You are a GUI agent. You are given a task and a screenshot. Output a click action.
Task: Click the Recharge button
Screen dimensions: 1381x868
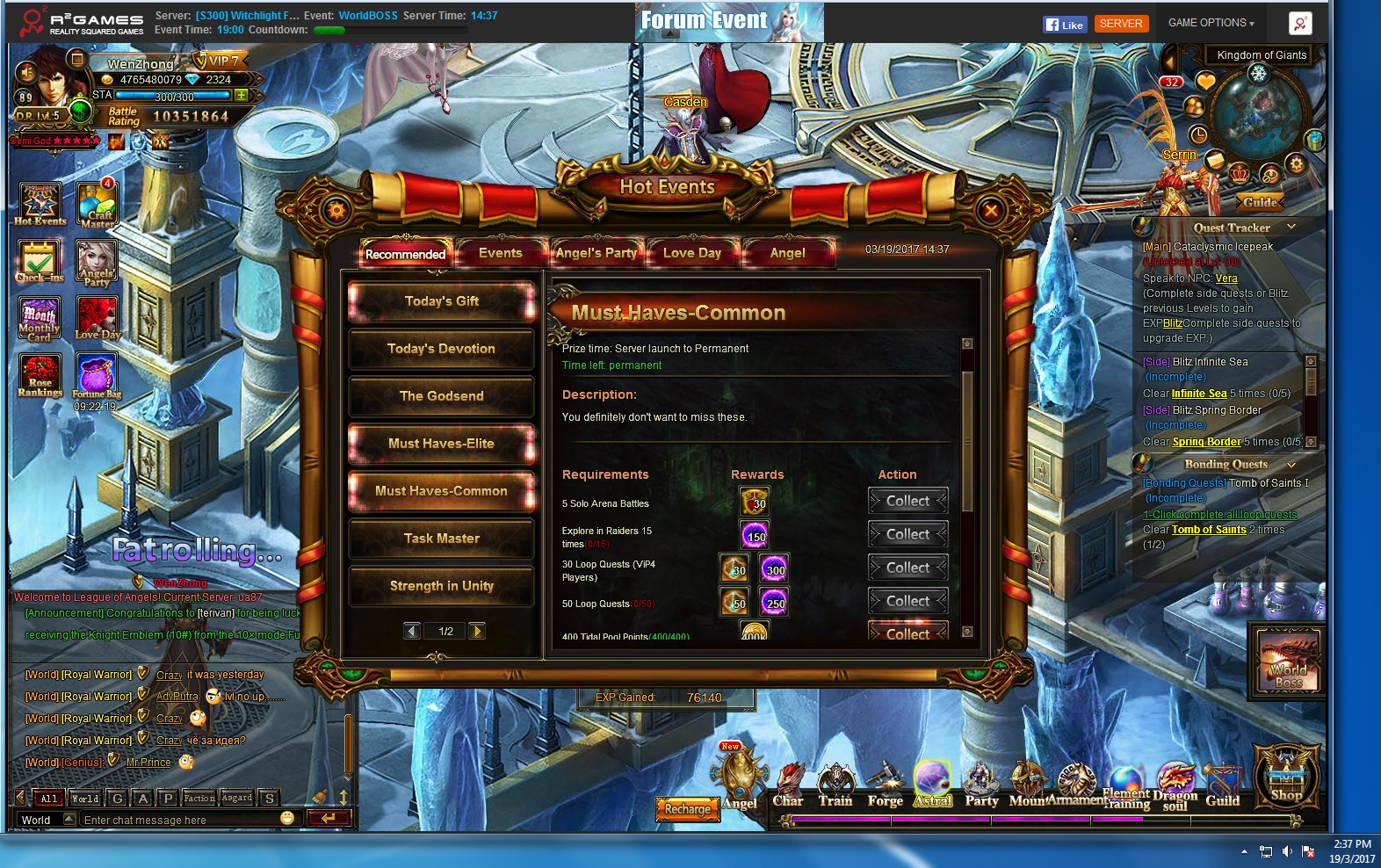[688, 809]
